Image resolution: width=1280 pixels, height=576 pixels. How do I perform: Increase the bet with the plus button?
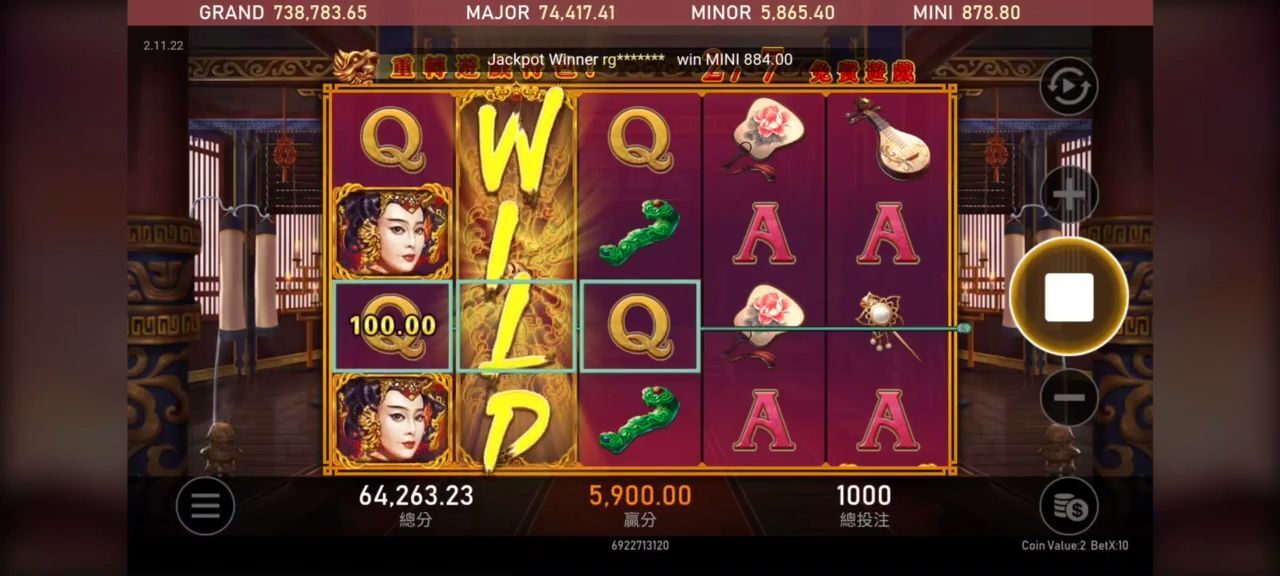1068,195
